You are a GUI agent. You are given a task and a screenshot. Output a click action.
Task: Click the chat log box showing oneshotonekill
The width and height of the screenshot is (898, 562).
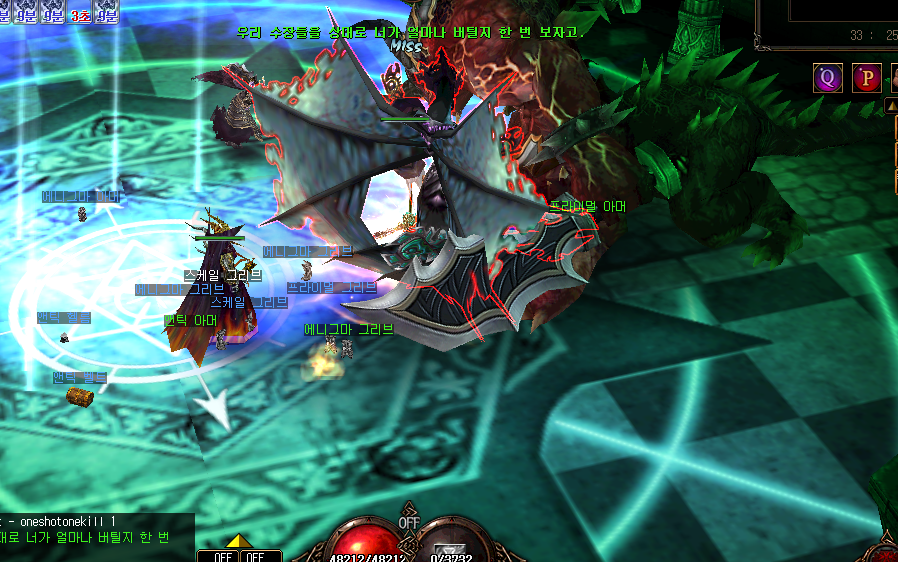97,530
